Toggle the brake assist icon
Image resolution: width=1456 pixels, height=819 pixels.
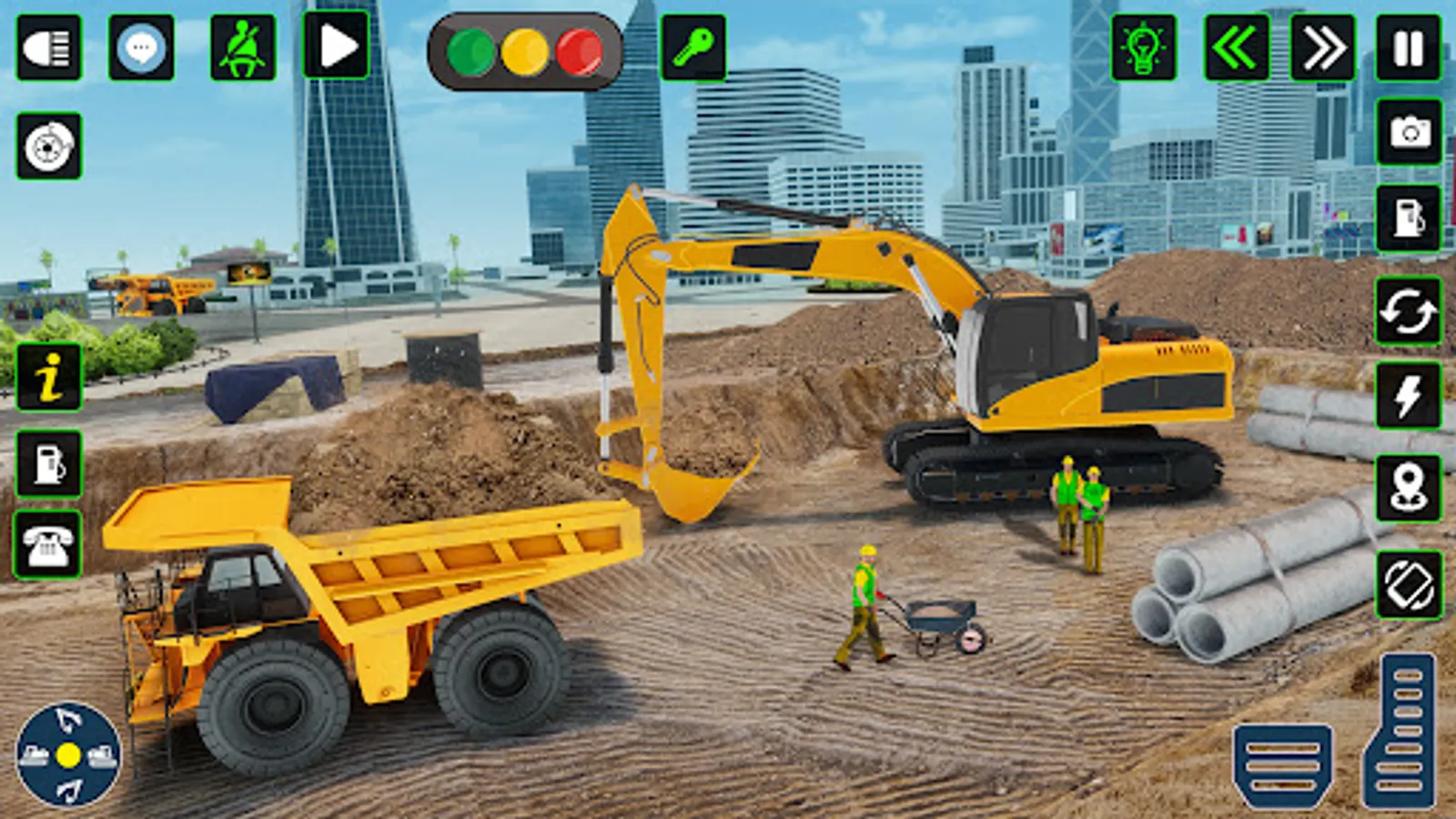(50, 141)
